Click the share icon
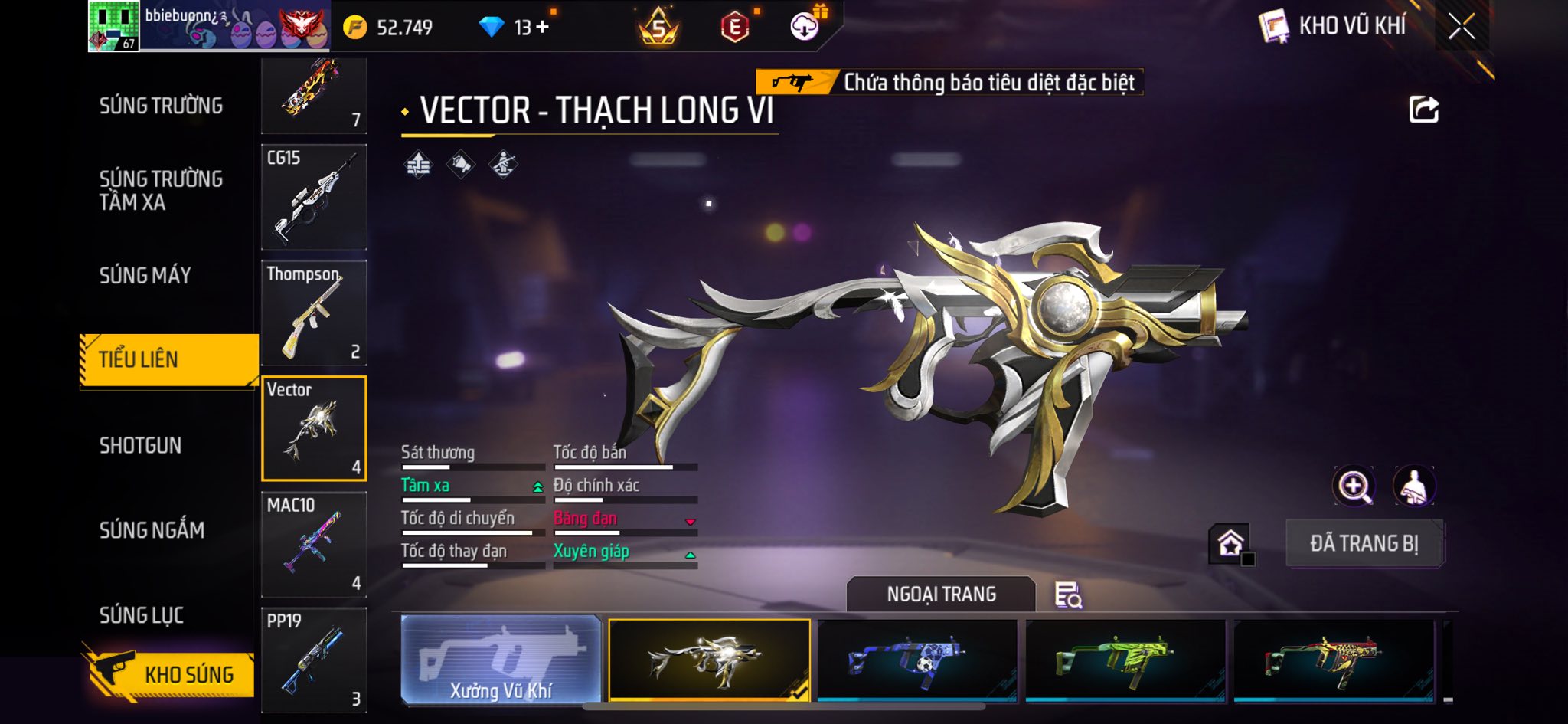Screen dimensions: 1568x724 [x=1423, y=110]
